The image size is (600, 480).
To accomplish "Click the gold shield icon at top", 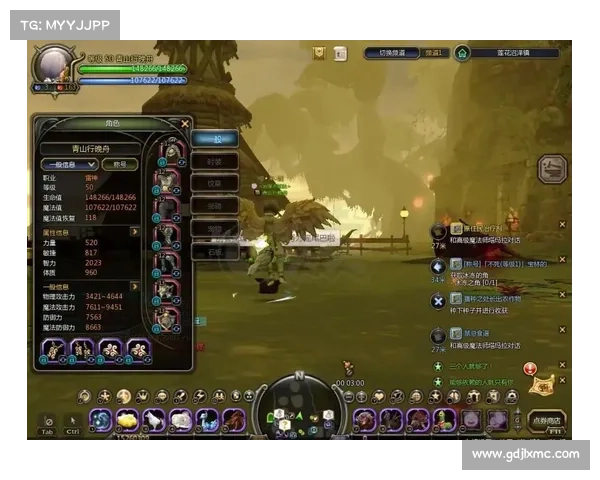I will coord(319,52).
